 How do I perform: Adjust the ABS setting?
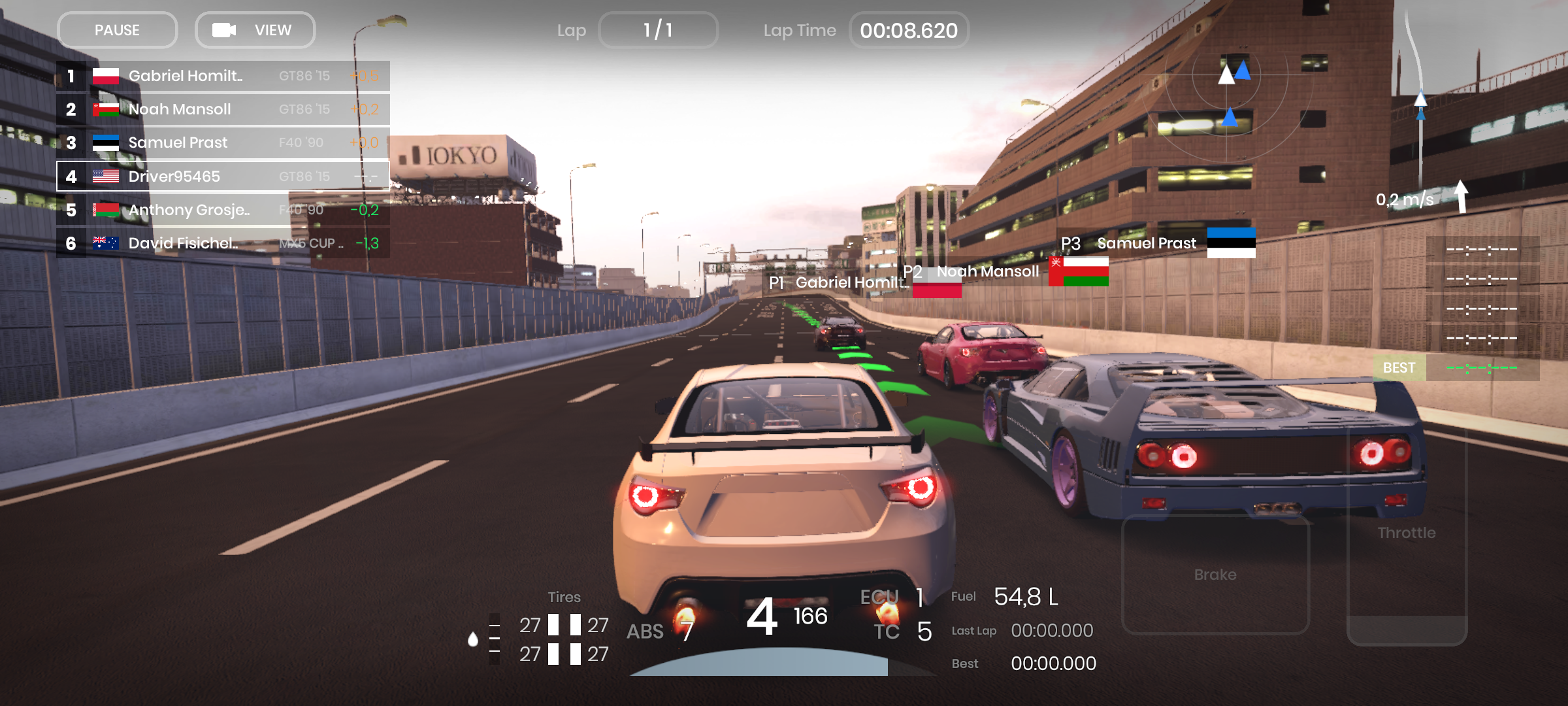[x=660, y=631]
